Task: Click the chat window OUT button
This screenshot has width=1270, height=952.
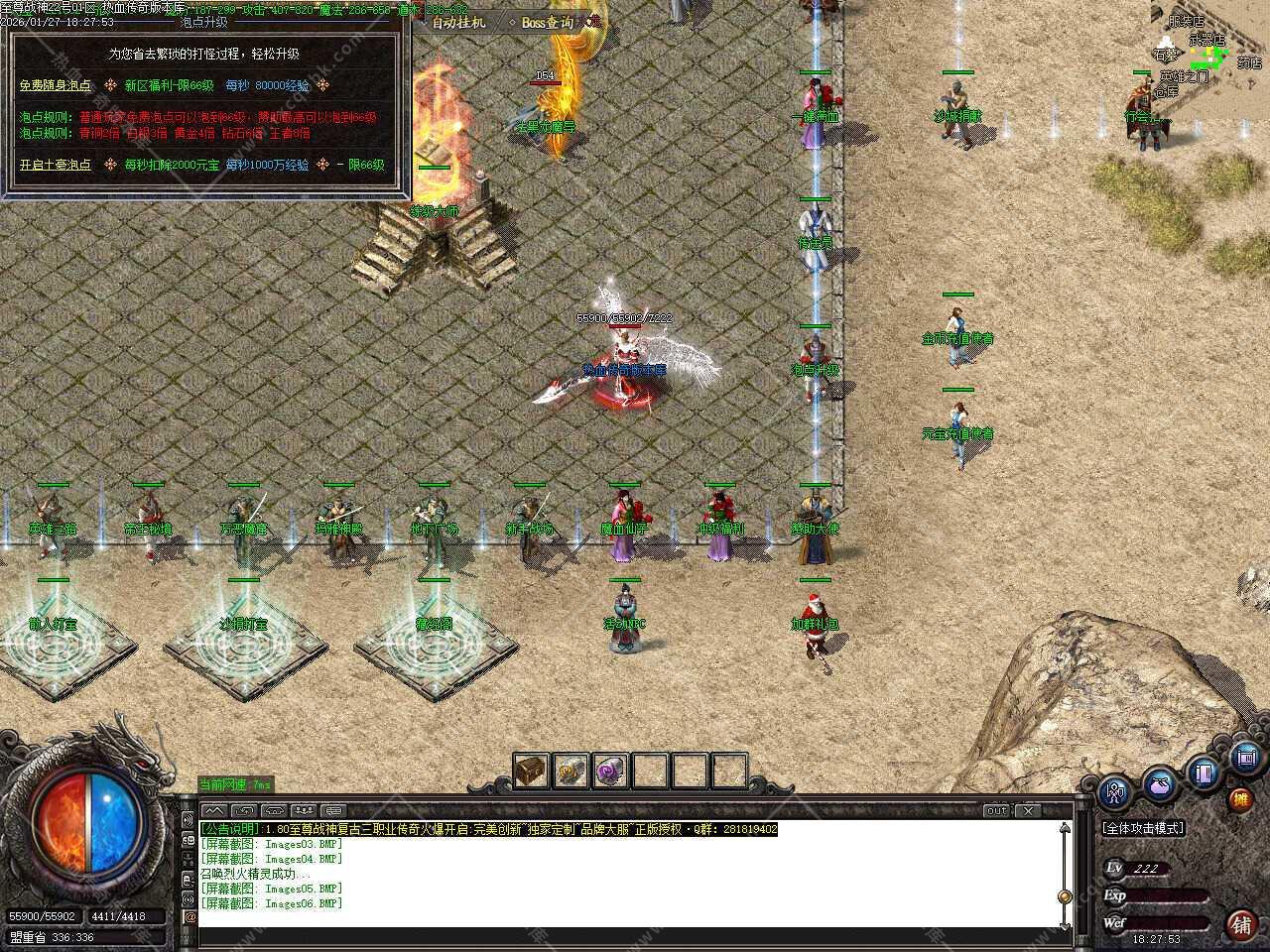Action: (x=996, y=810)
